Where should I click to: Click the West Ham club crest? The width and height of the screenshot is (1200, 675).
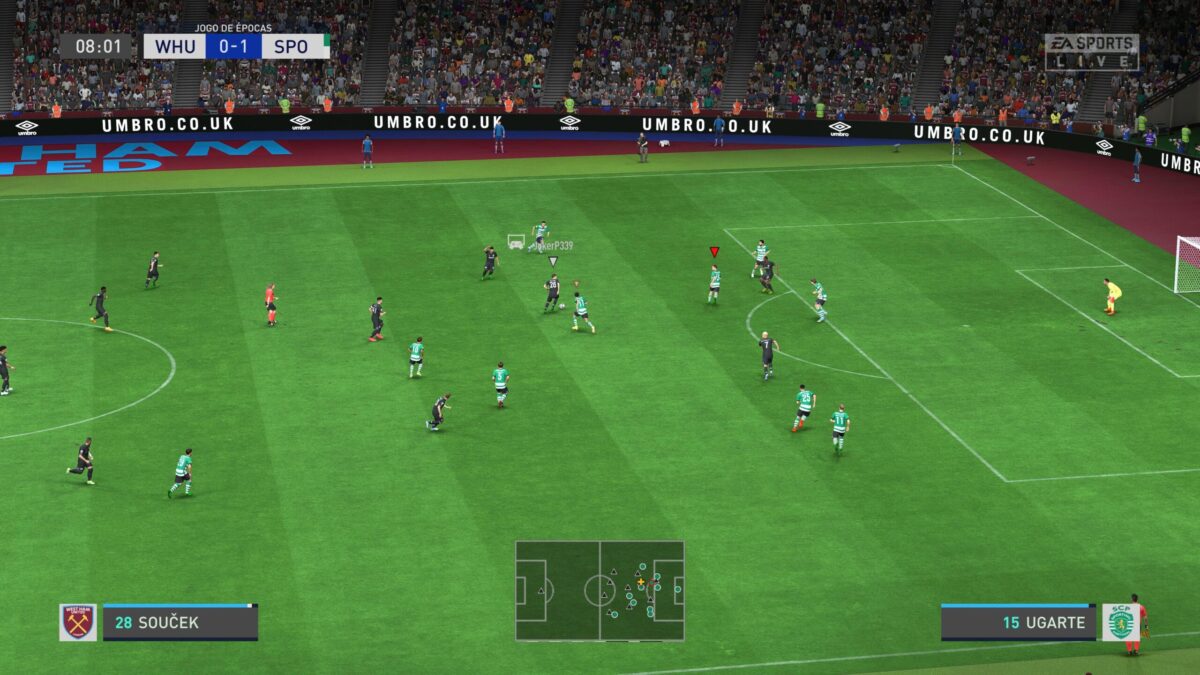tap(78, 622)
